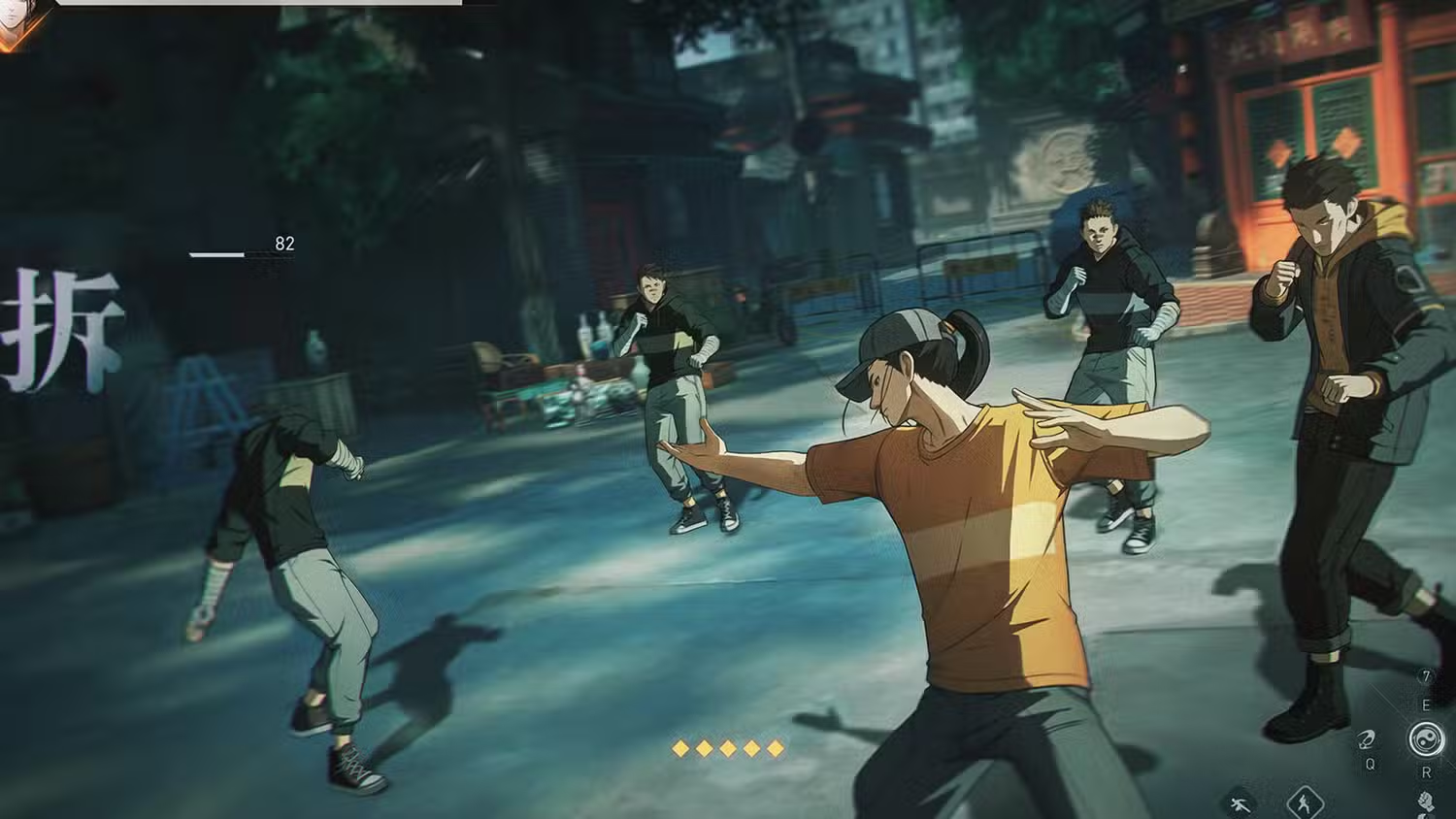Click the circled number 7 counter indicator
The height and width of the screenshot is (819, 1456).
tap(1427, 674)
